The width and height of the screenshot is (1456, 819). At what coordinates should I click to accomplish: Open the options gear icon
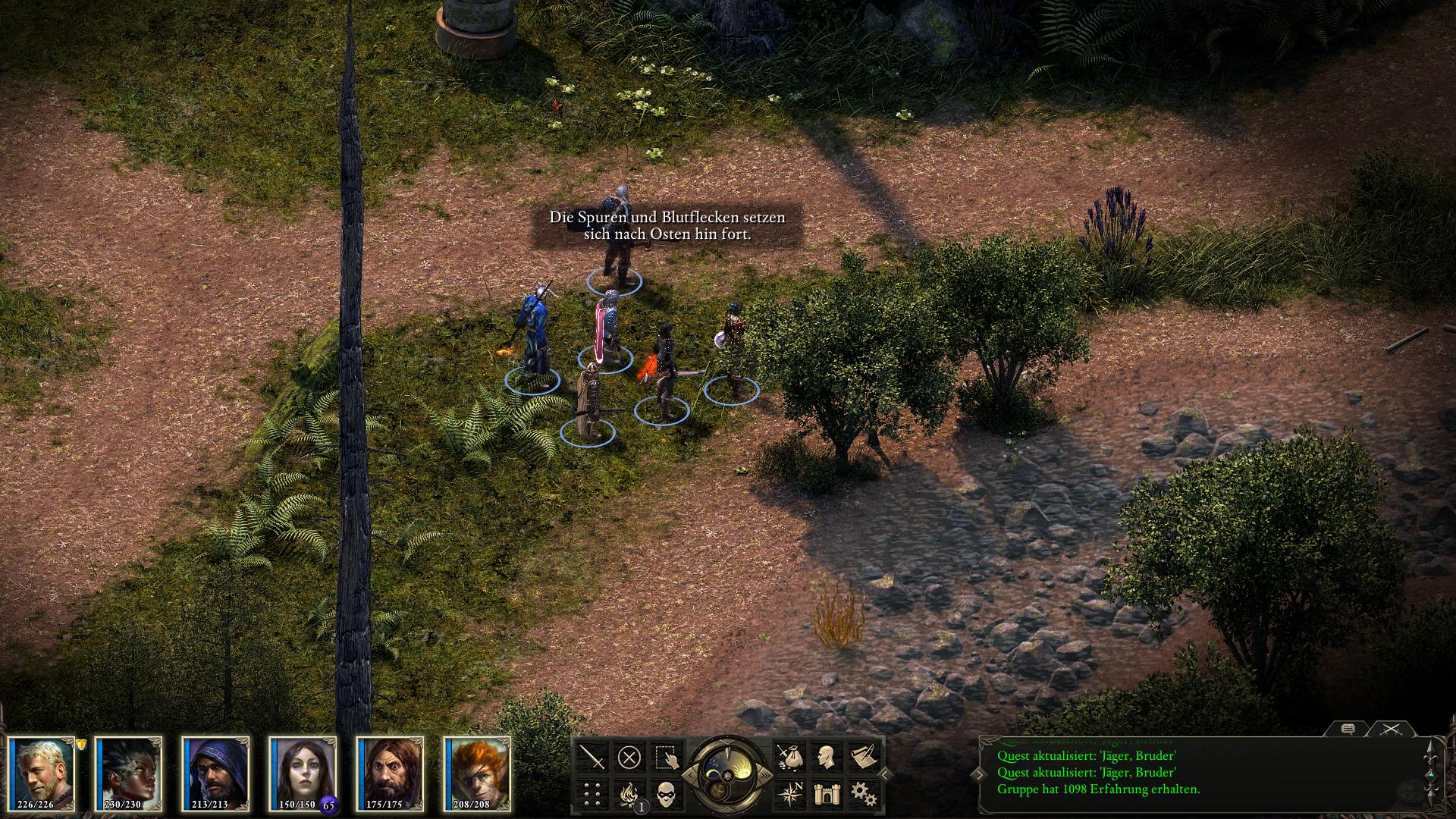[861, 794]
